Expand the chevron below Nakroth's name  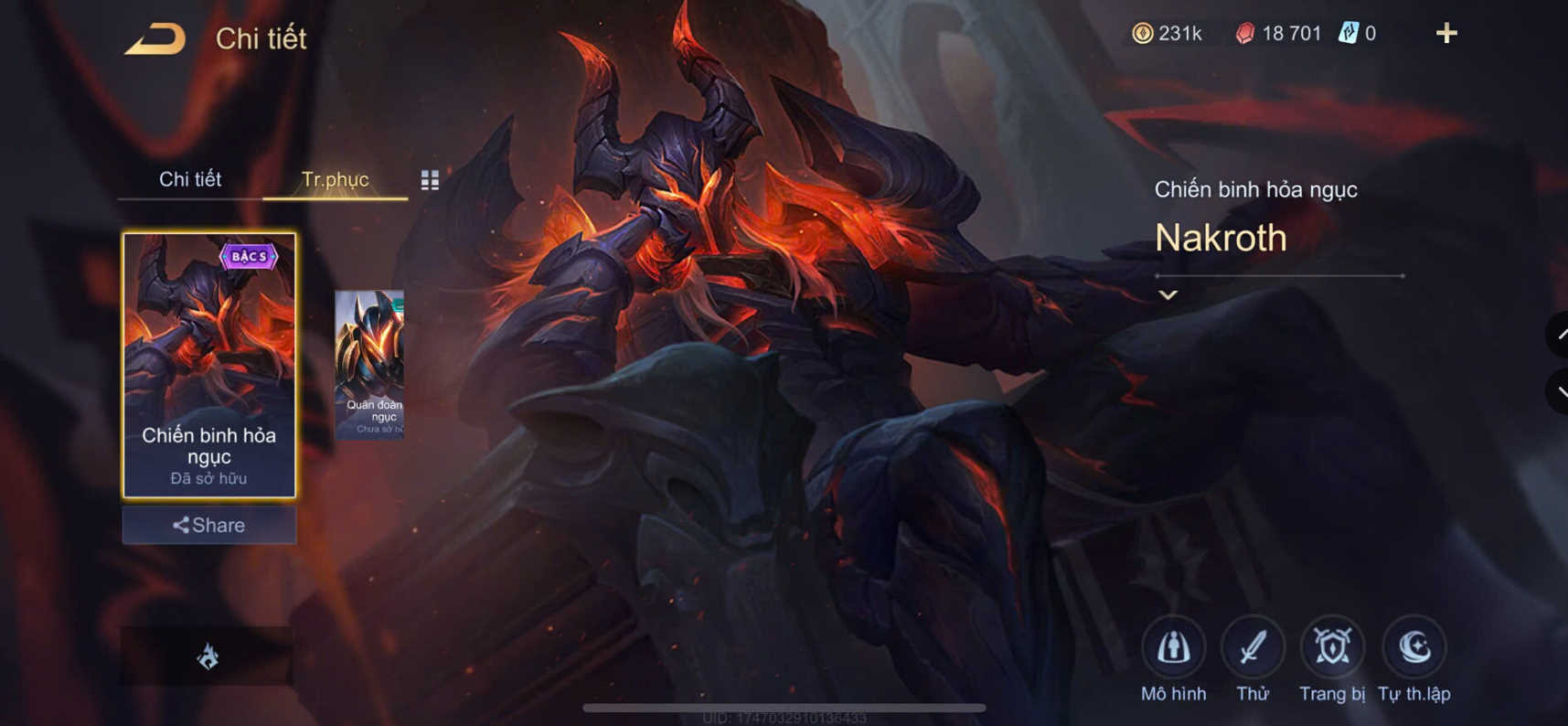pos(1167,294)
